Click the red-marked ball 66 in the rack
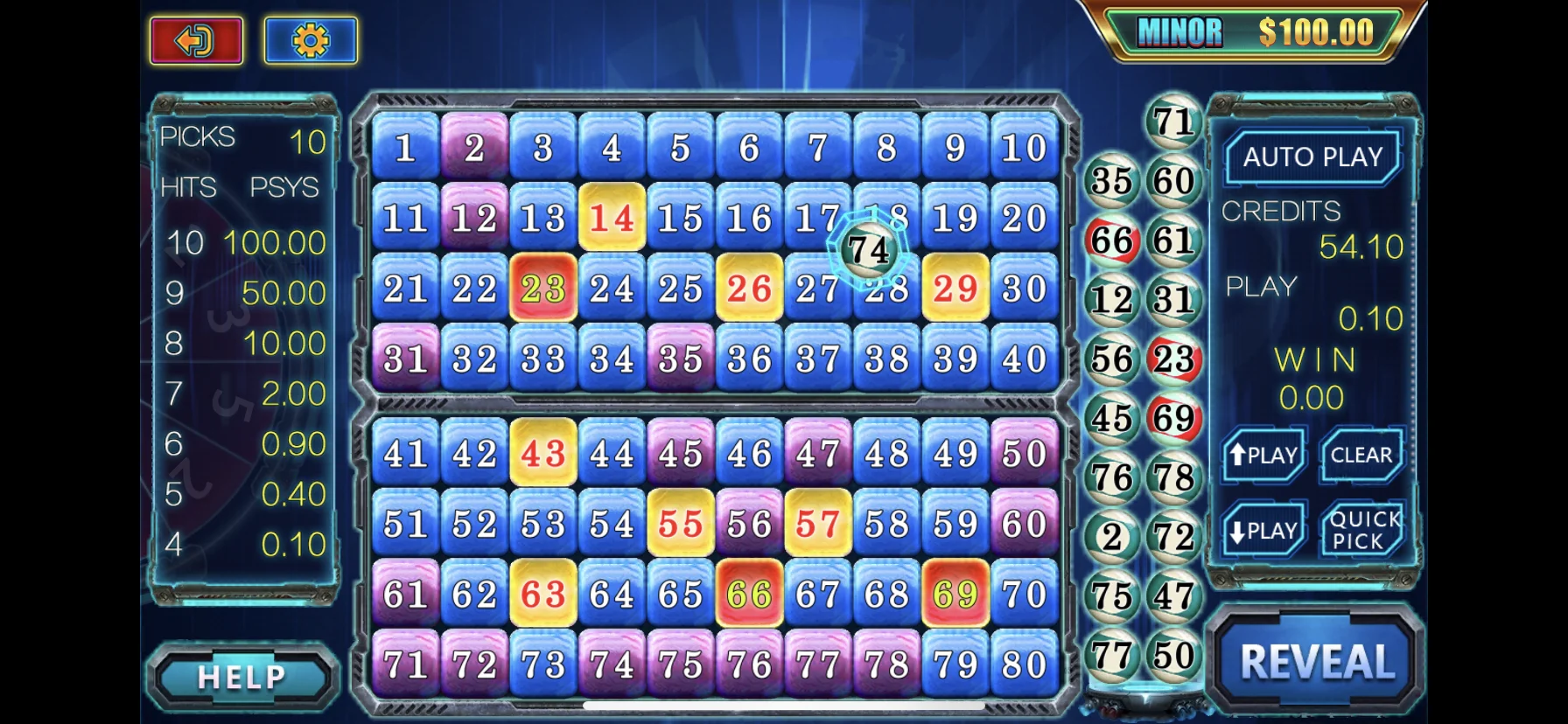 pos(1111,239)
